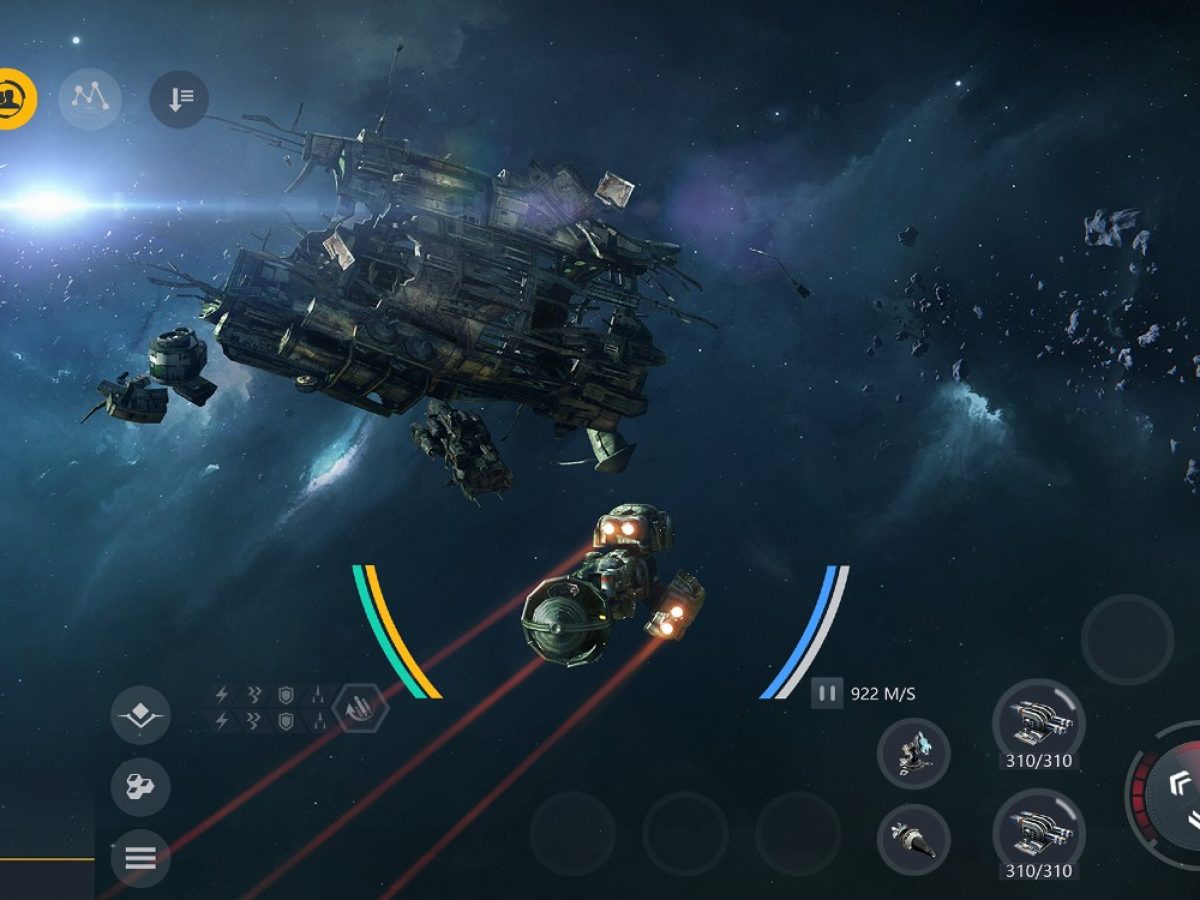The height and width of the screenshot is (900, 1200).
Task: Activate the blue-tipped robotic arm module
Action: click(x=913, y=753)
